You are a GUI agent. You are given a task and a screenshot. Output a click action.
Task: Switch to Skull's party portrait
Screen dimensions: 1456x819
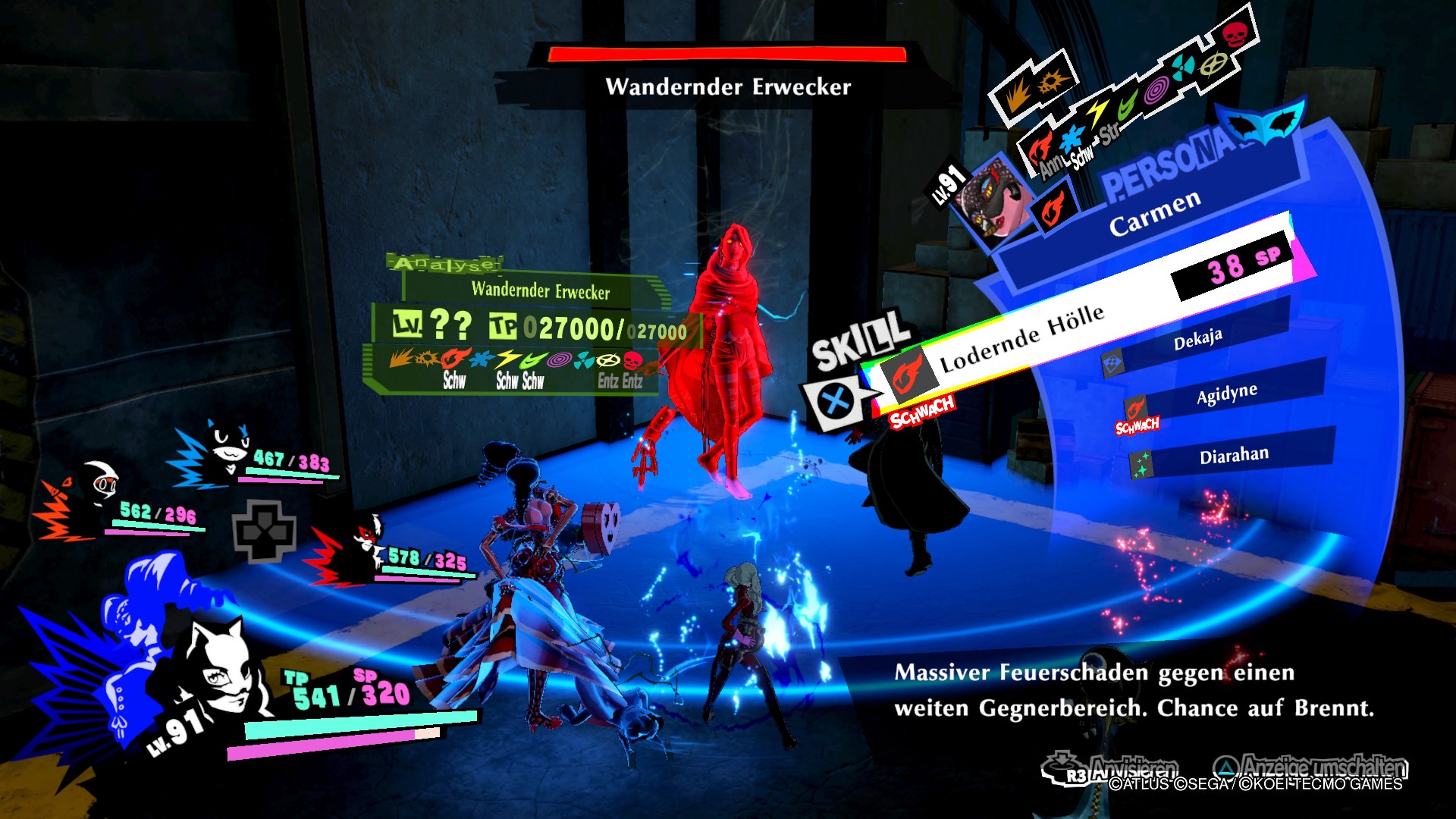(x=97, y=484)
